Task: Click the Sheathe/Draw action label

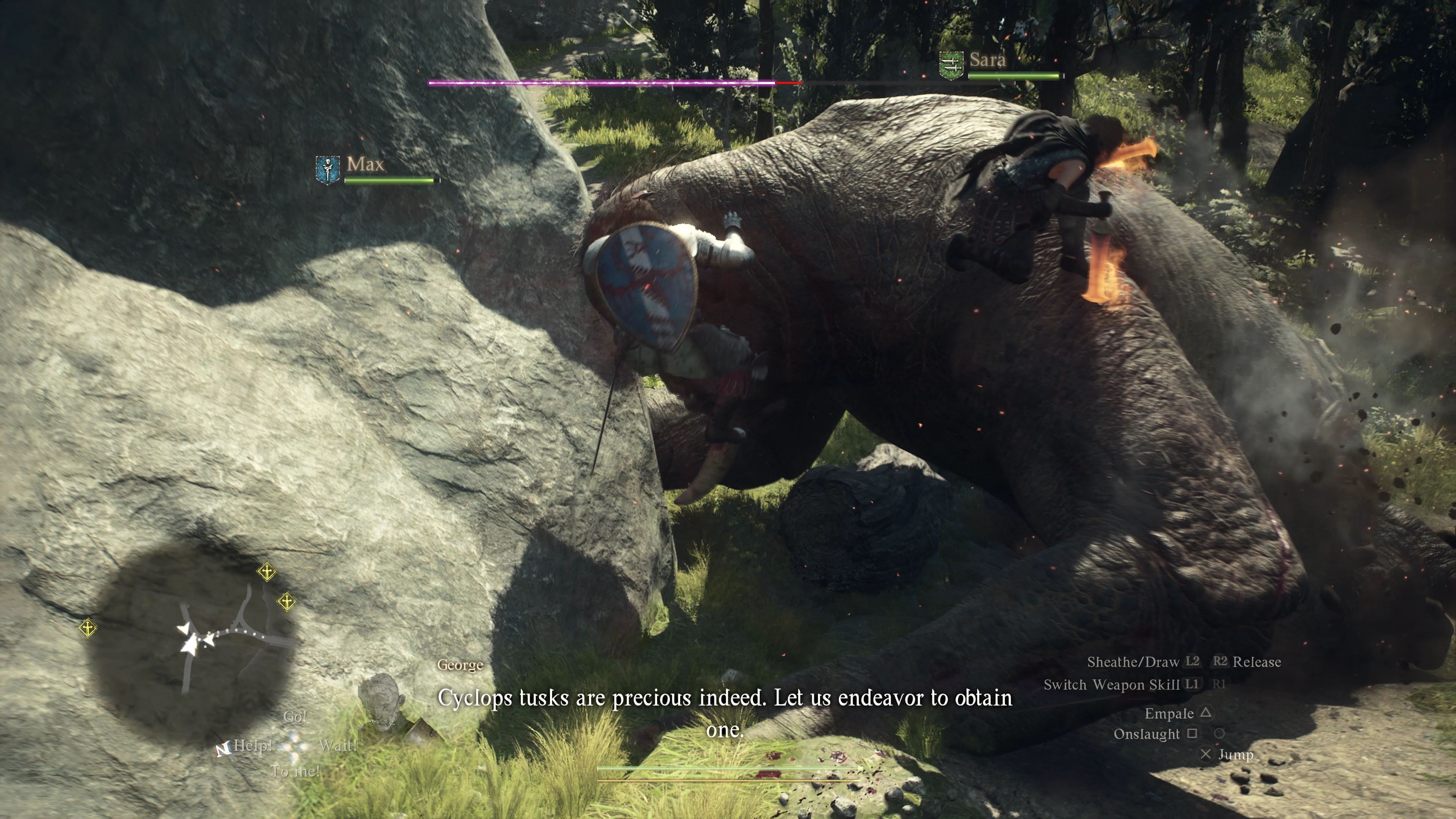Action: pyautogui.click(x=1133, y=662)
